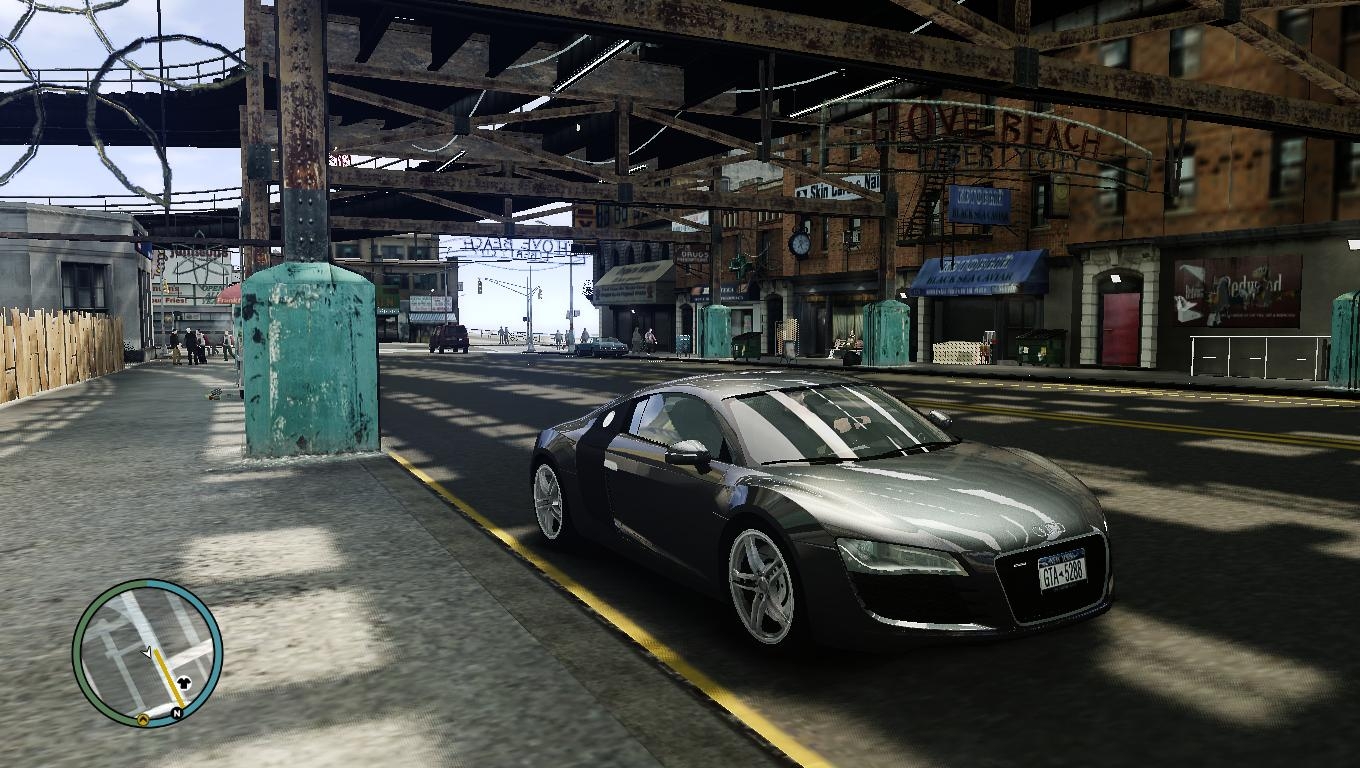Click the north N compass marker
This screenshot has height=768, width=1360.
pos(176,713)
